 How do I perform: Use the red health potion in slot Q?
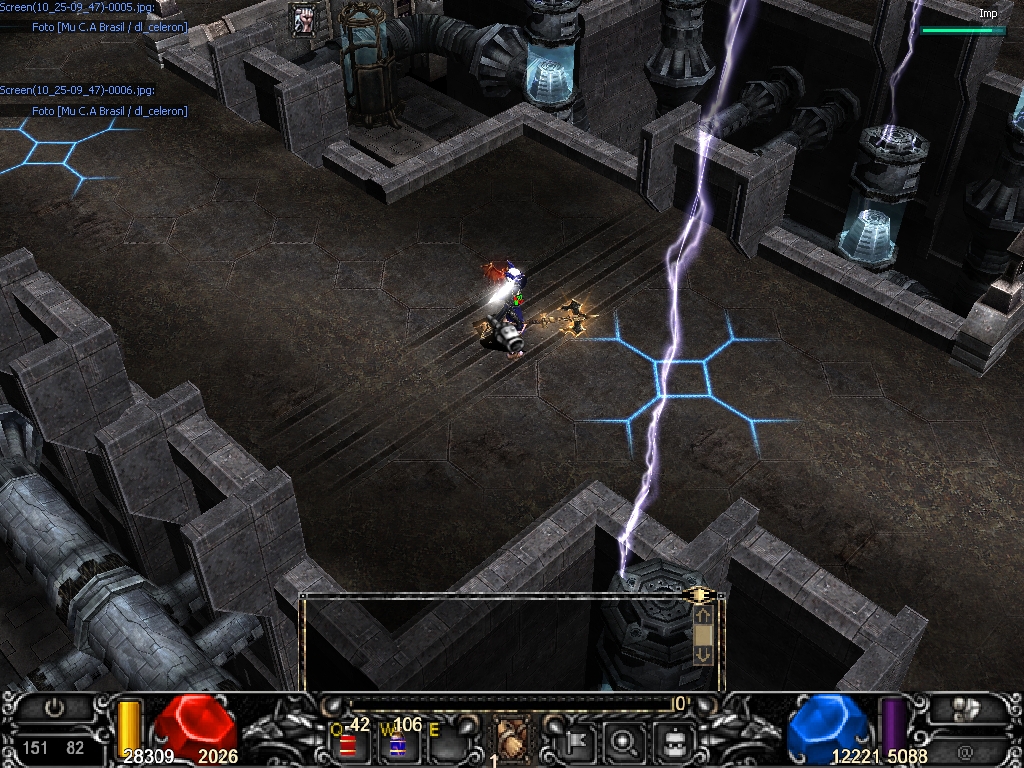click(348, 745)
